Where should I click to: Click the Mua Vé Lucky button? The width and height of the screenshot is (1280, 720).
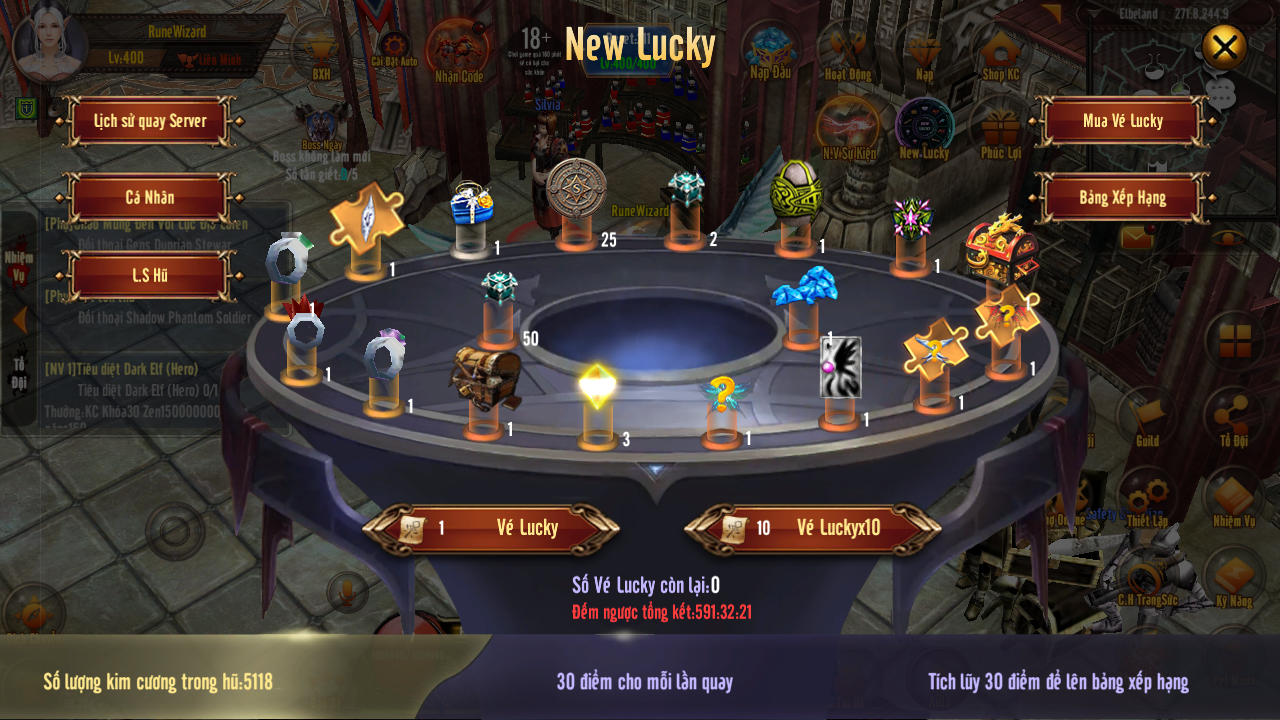pos(1122,121)
